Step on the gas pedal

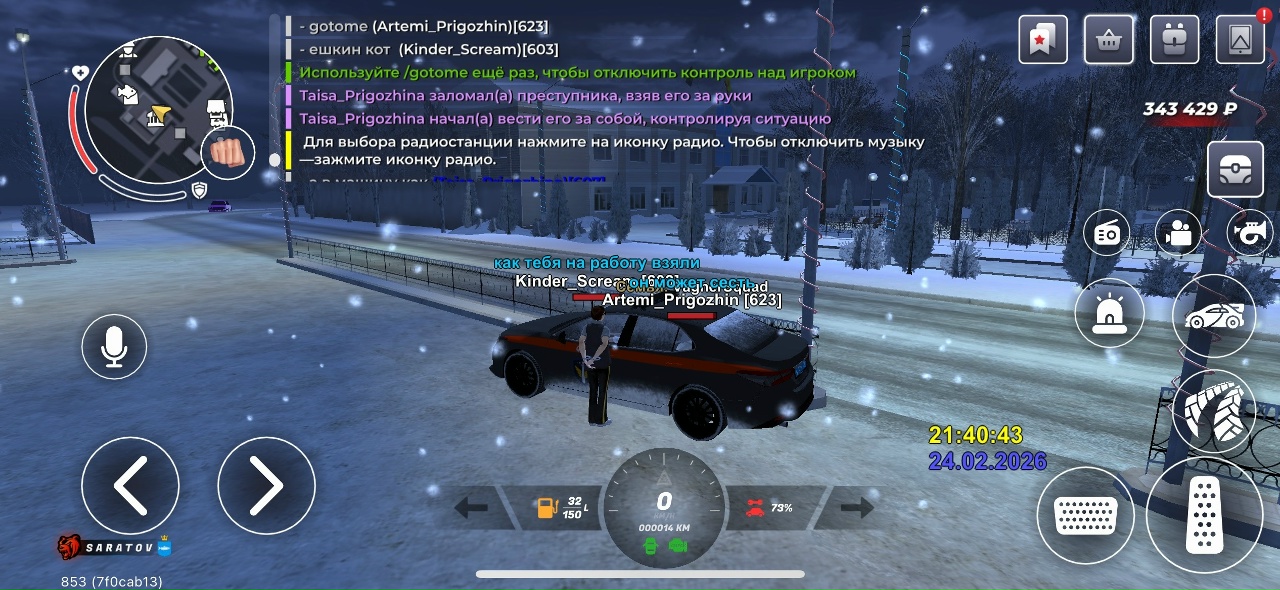pos(1204,515)
